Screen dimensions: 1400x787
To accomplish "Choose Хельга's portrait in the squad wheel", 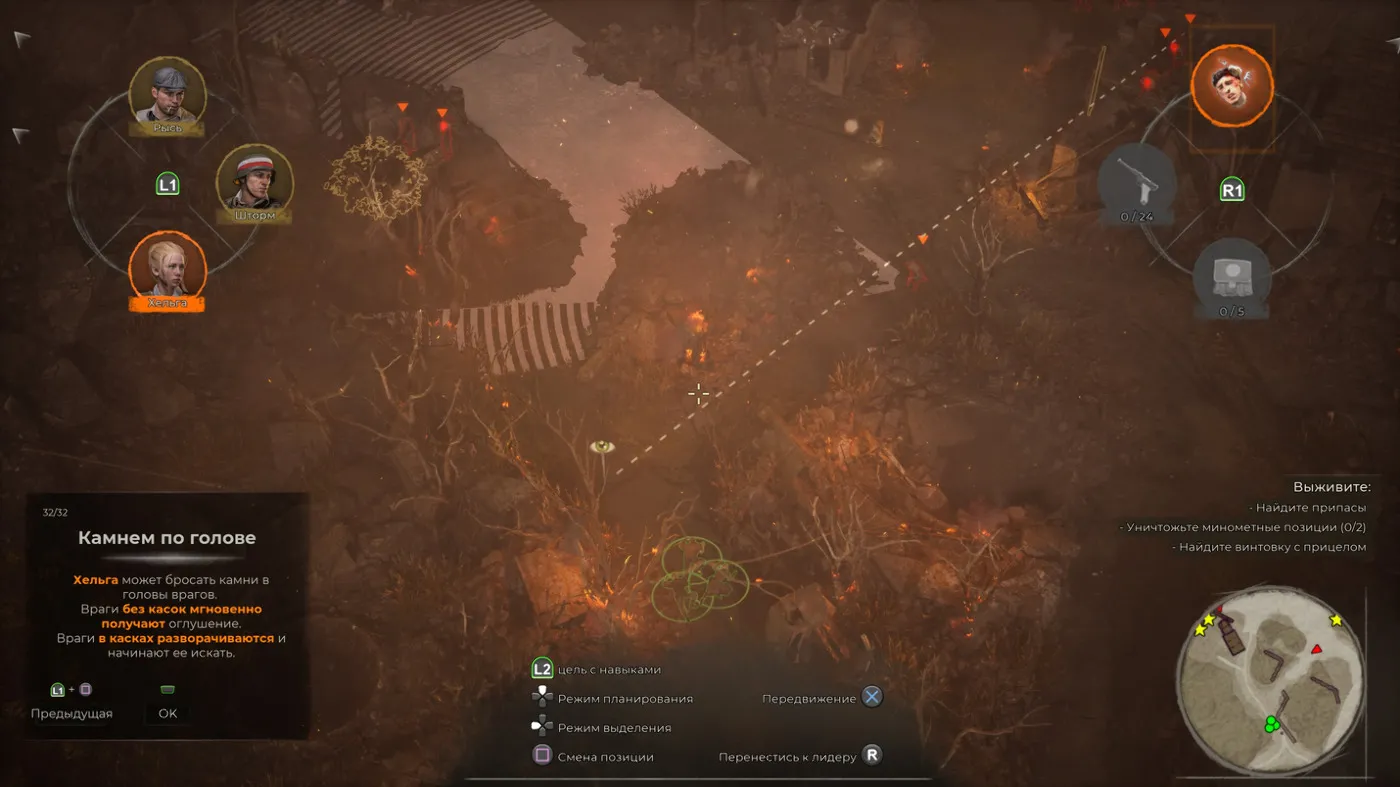I will coord(167,266).
